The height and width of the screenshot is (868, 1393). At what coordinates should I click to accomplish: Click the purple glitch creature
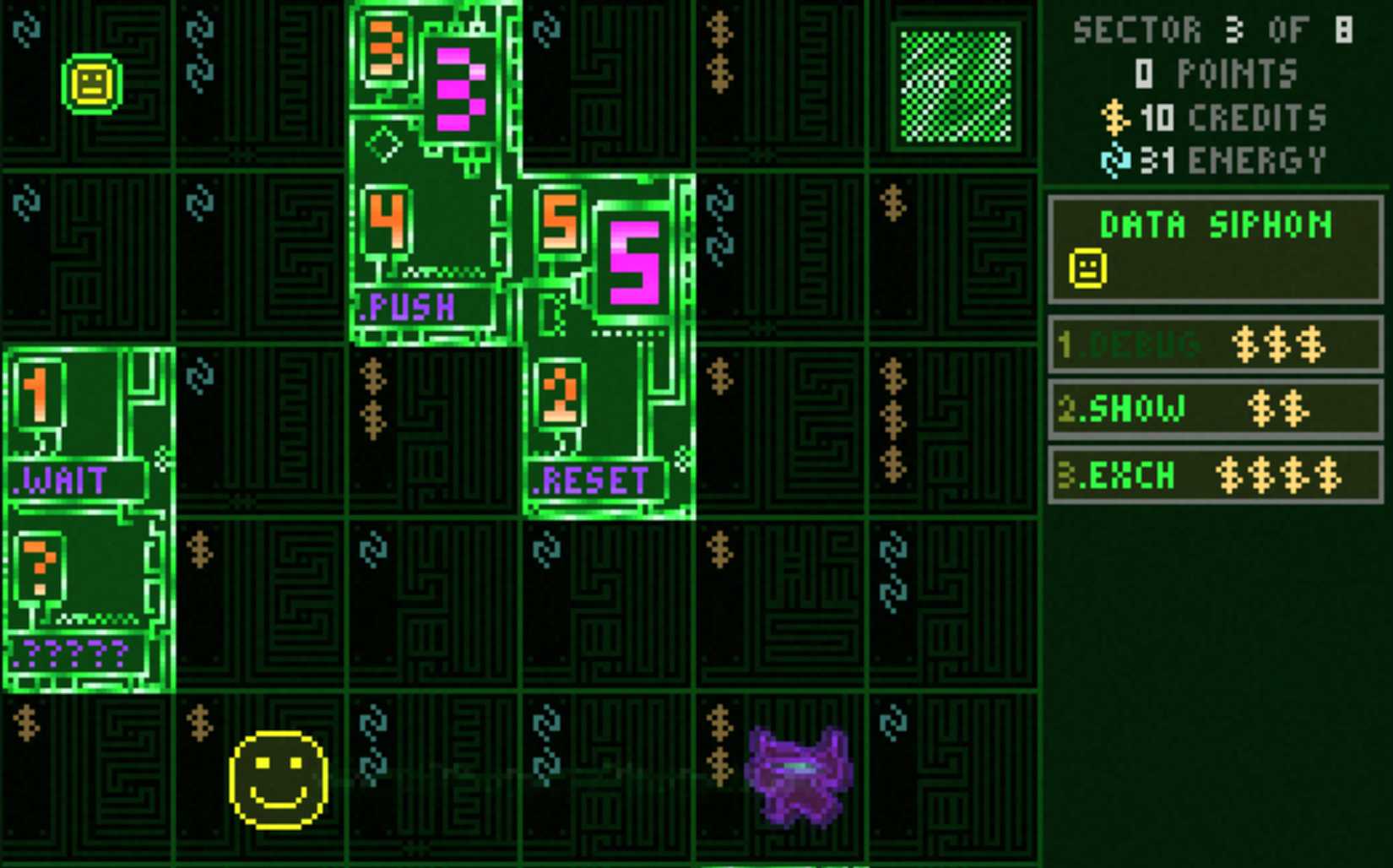click(x=797, y=778)
